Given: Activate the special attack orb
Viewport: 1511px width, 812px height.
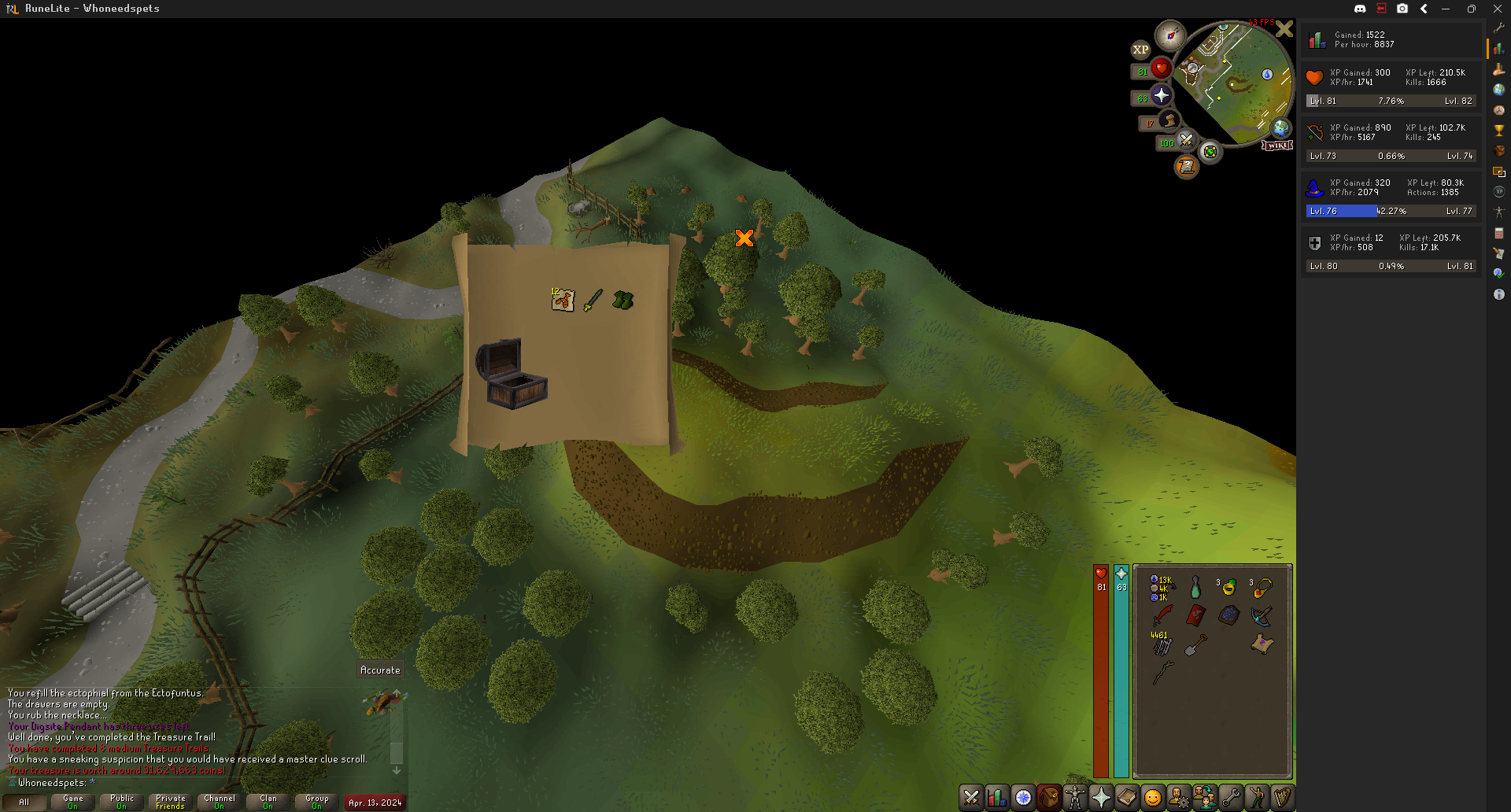Looking at the screenshot, I should coord(1186,141).
